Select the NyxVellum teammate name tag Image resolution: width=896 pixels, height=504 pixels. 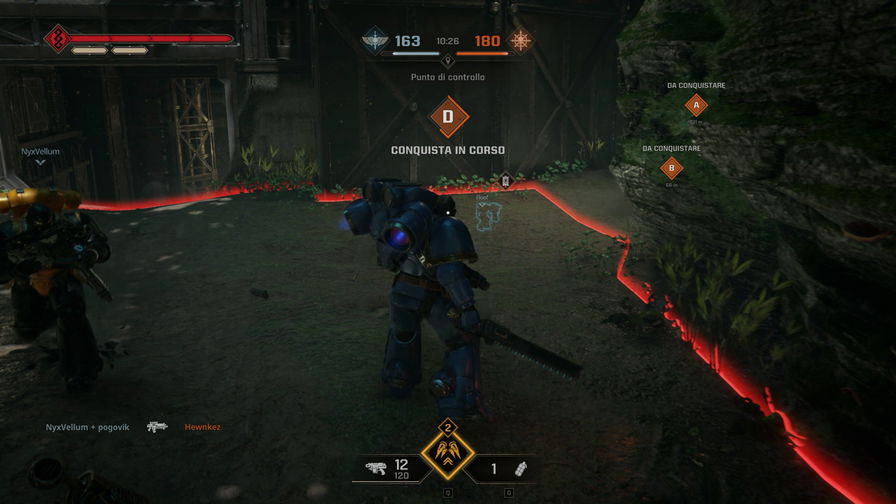(x=41, y=151)
